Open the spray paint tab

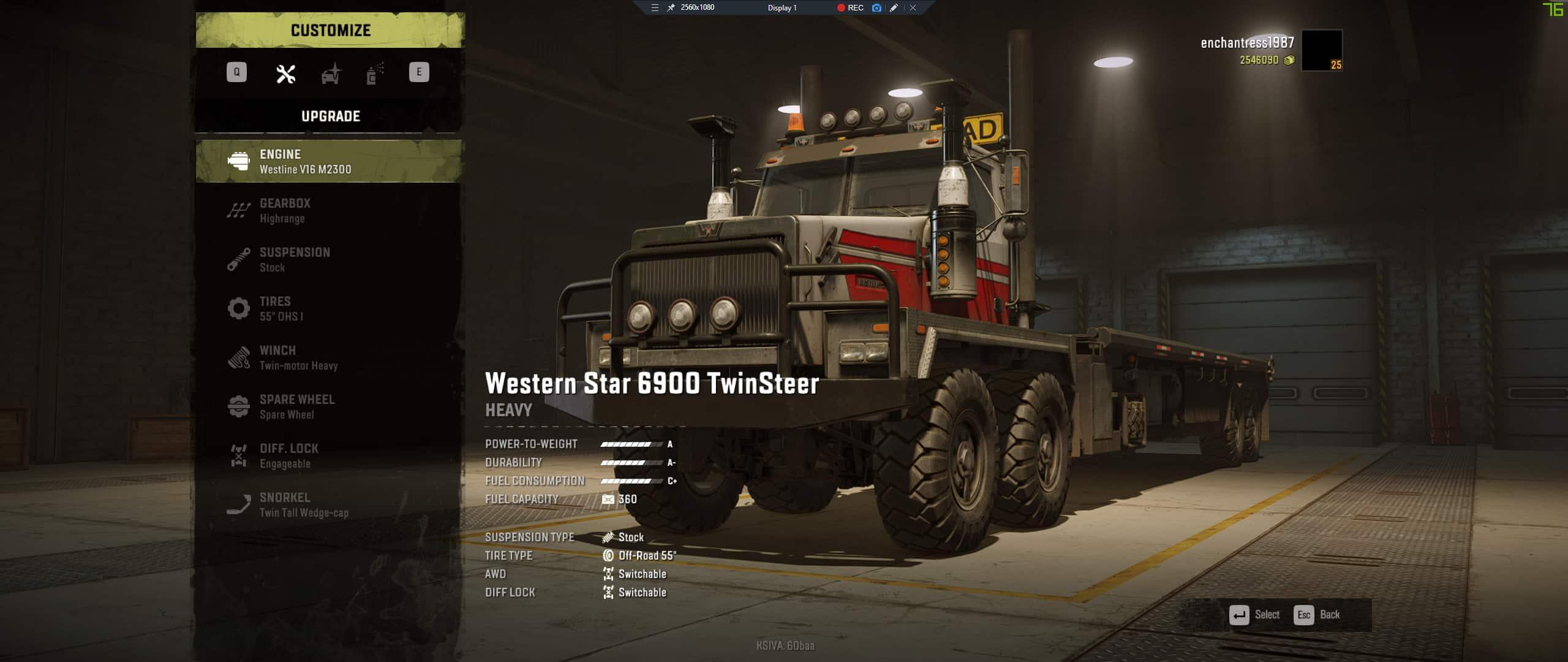click(x=374, y=74)
